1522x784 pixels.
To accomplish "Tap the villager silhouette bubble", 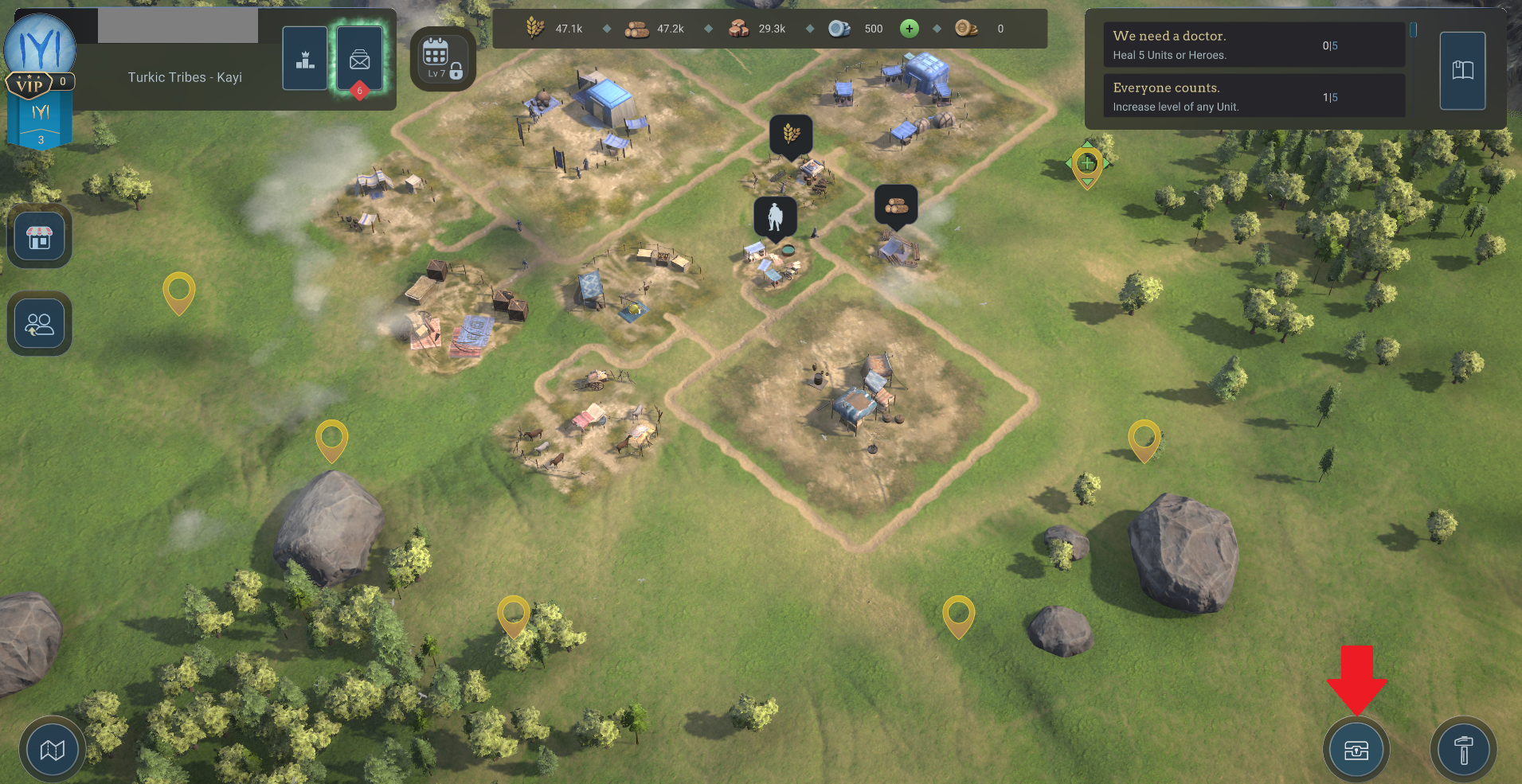I will pyautogui.click(x=775, y=216).
